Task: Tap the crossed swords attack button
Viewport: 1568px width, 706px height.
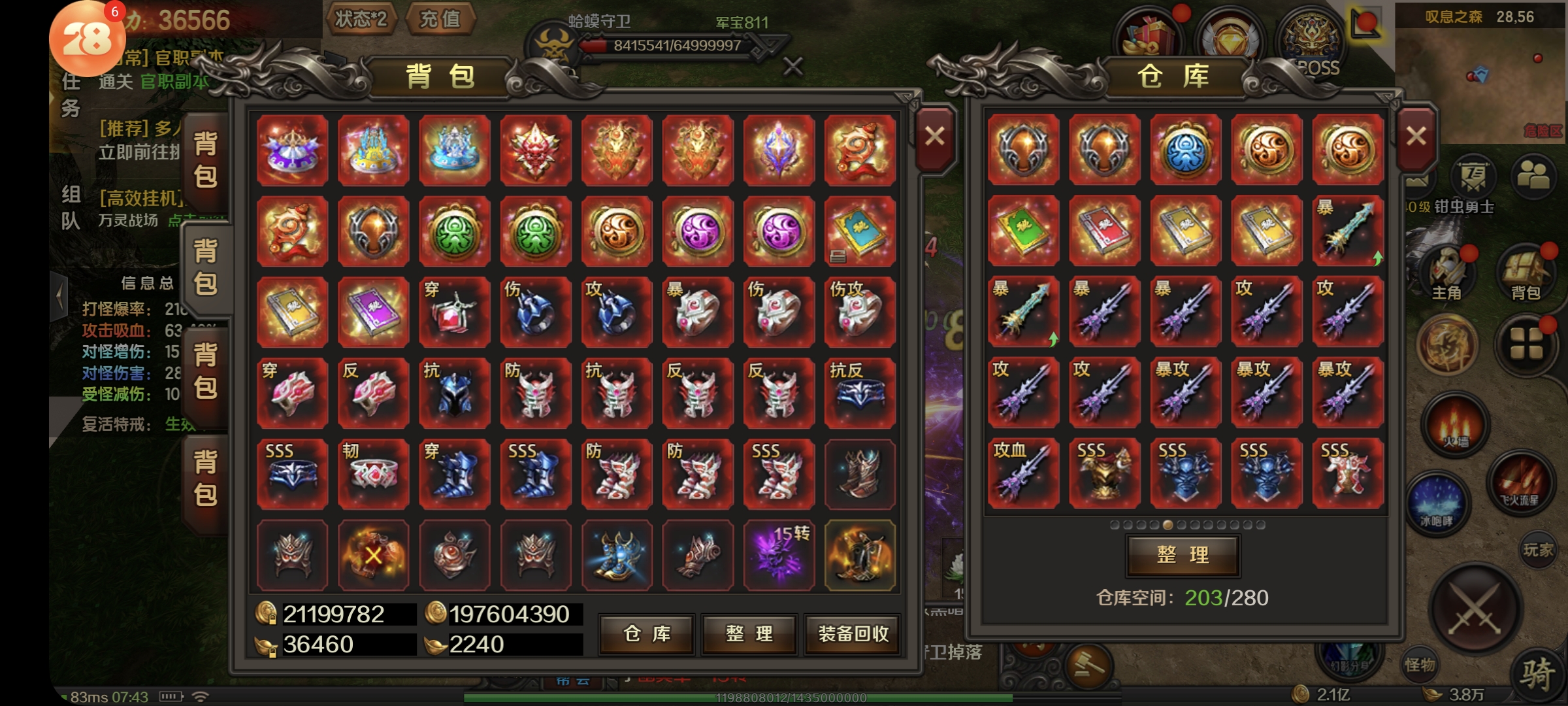Action: (x=1475, y=609)
